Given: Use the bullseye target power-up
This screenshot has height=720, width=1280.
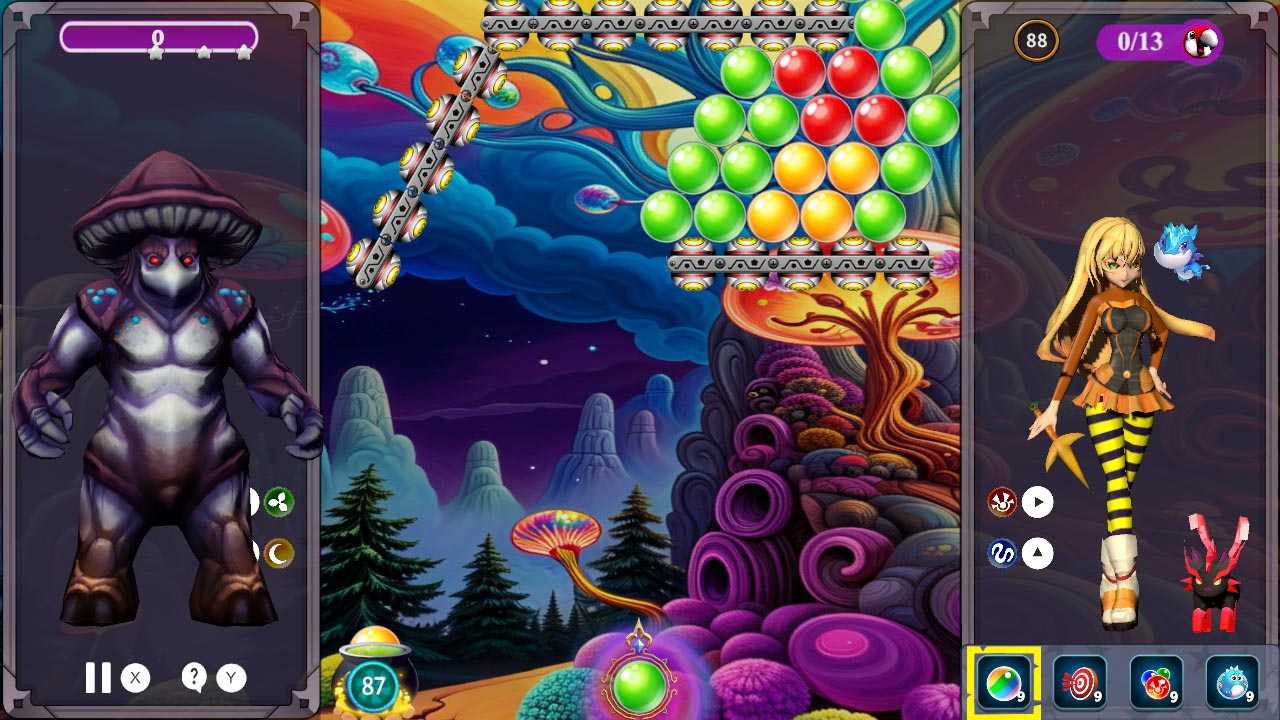Looking at the screenshot, I should pyautogui.click(x=1084, y=685).
